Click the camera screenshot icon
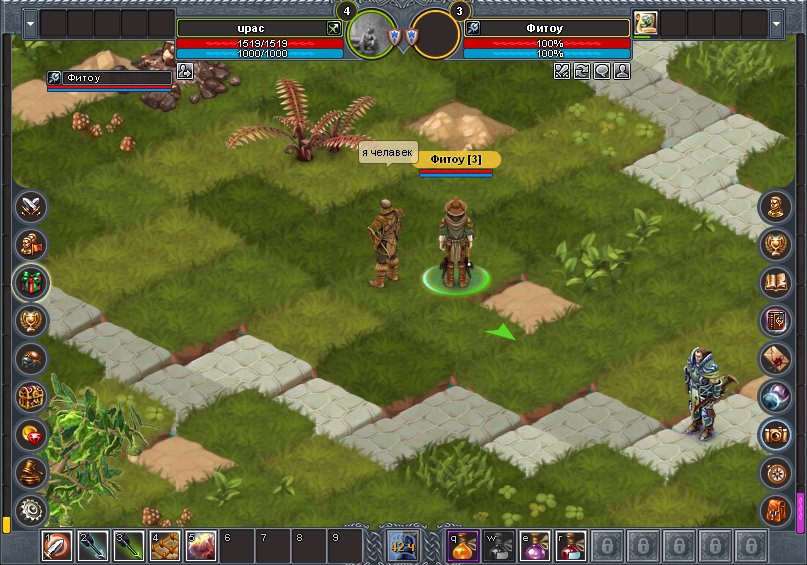Viewport: 807px width, 565px height. [775, 434]
